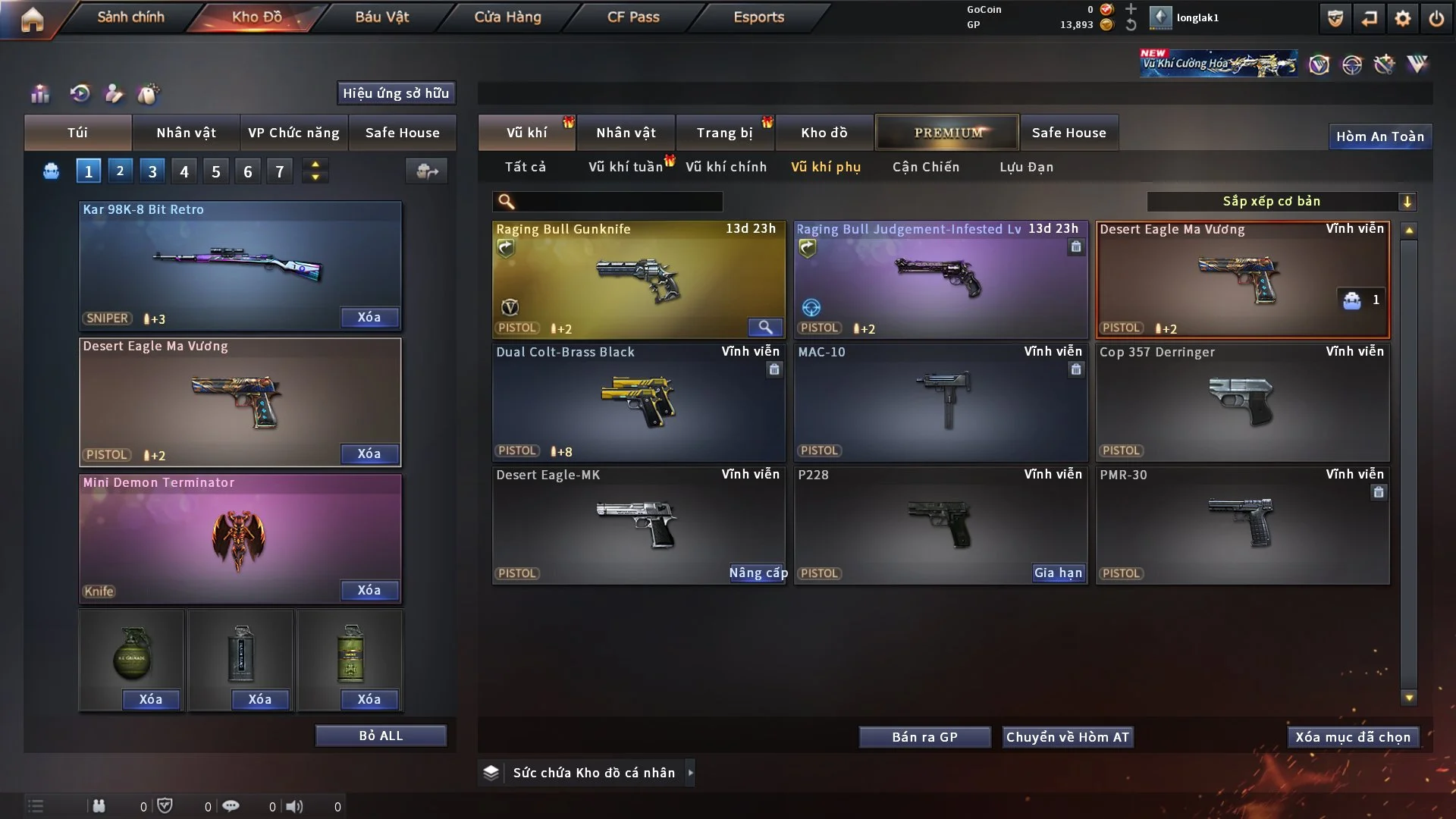Pick the MAC-10 weapon tile

click(x=940, y=402)
